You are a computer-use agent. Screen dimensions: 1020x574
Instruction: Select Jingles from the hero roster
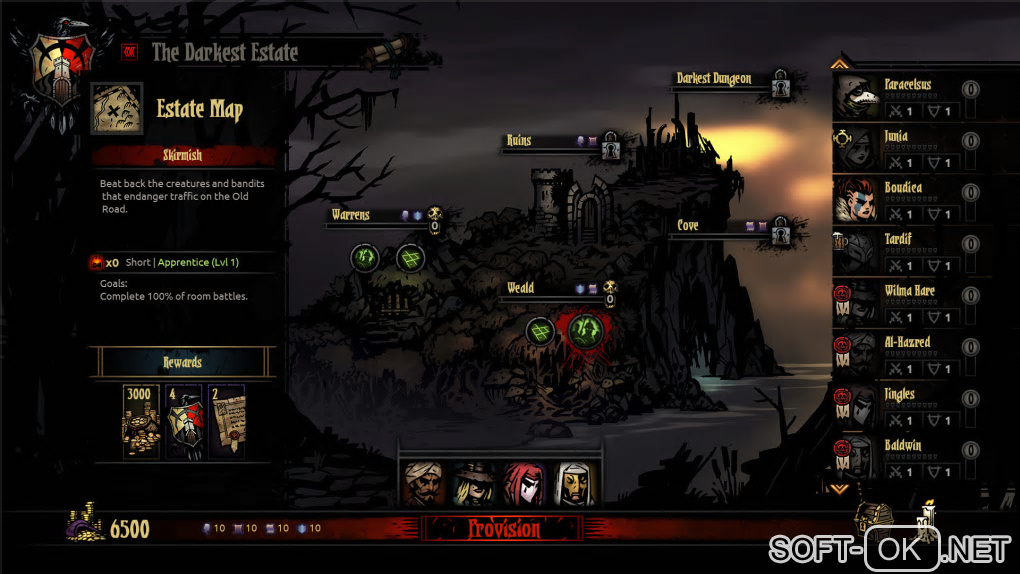909,406
